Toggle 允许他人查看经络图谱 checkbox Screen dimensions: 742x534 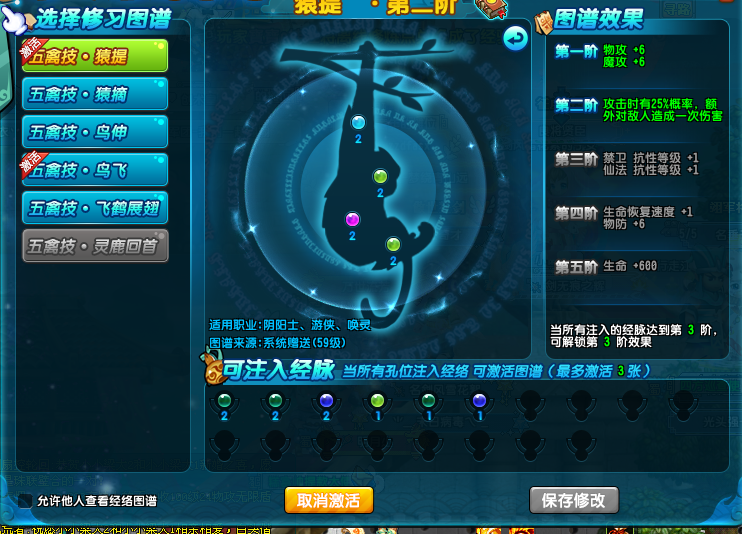pyautogui.click(x=26, y=500)
